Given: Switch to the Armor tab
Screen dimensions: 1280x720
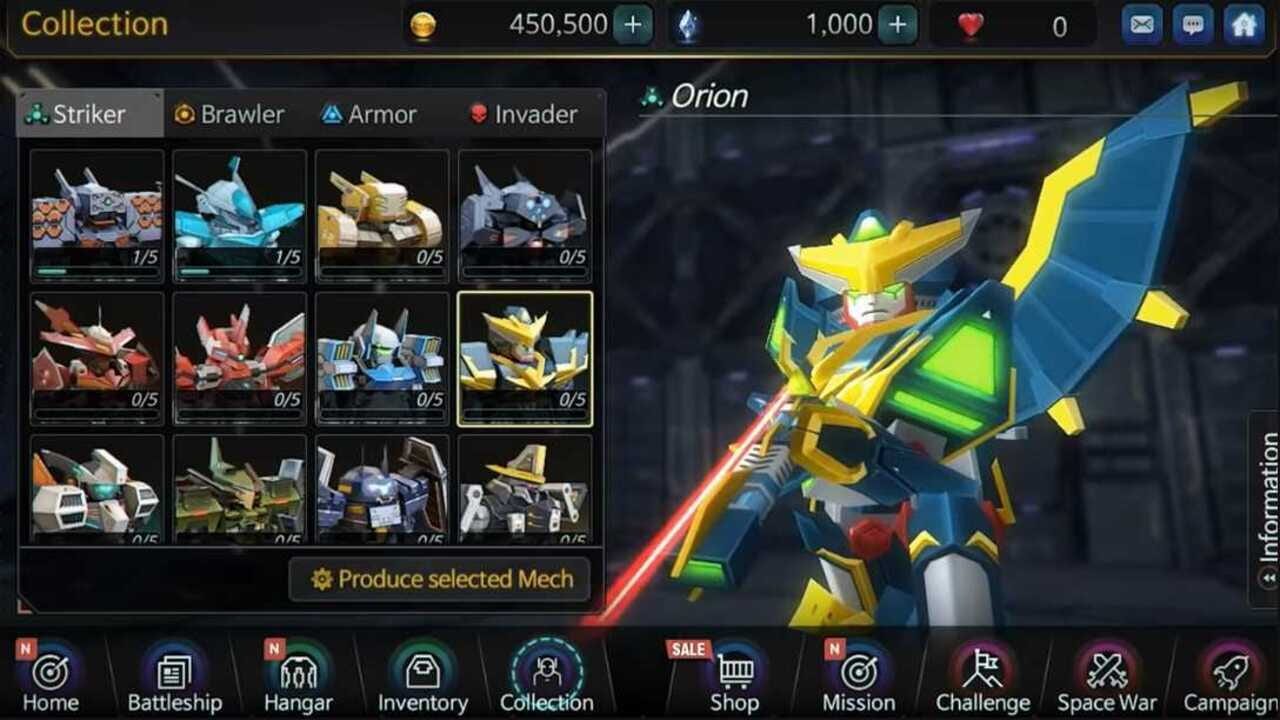Looking at the screenshot, I should point(369,114).
